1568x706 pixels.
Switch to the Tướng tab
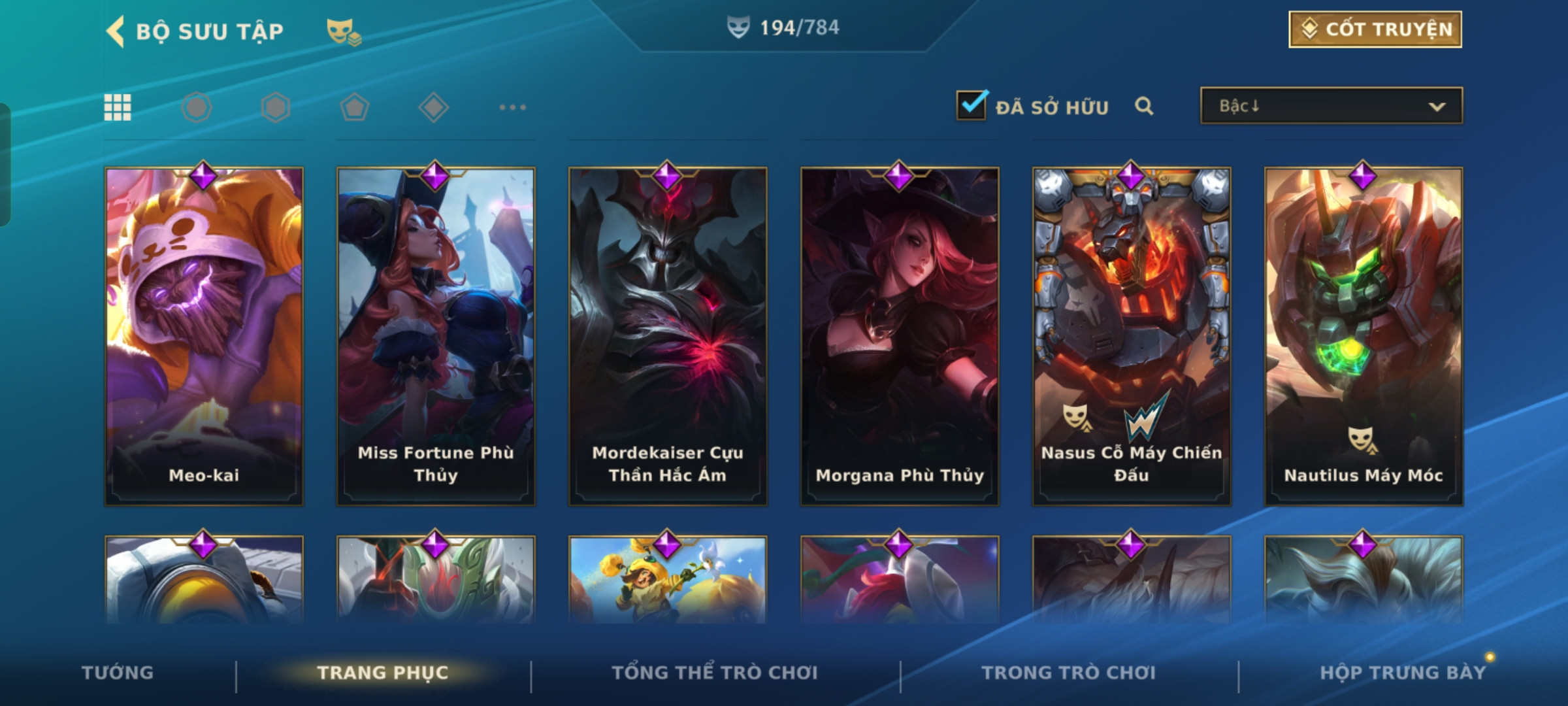118,673
